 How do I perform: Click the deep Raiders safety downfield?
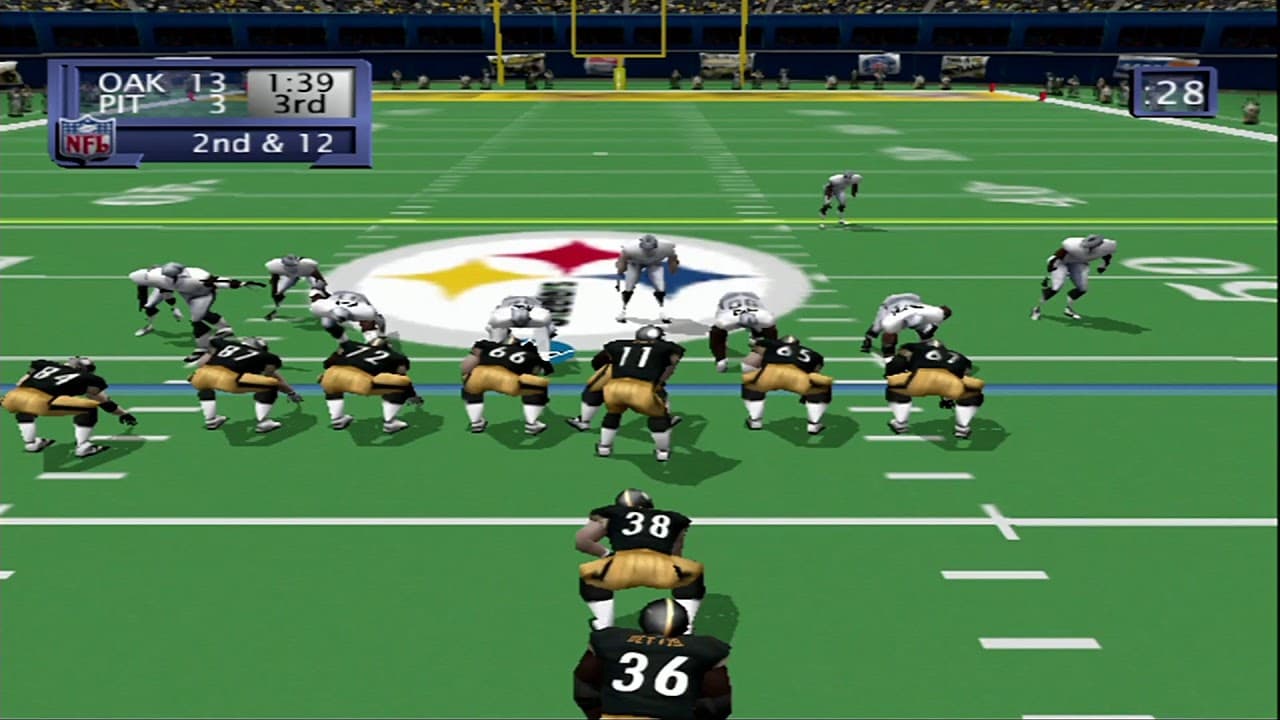tap(838, 195)
